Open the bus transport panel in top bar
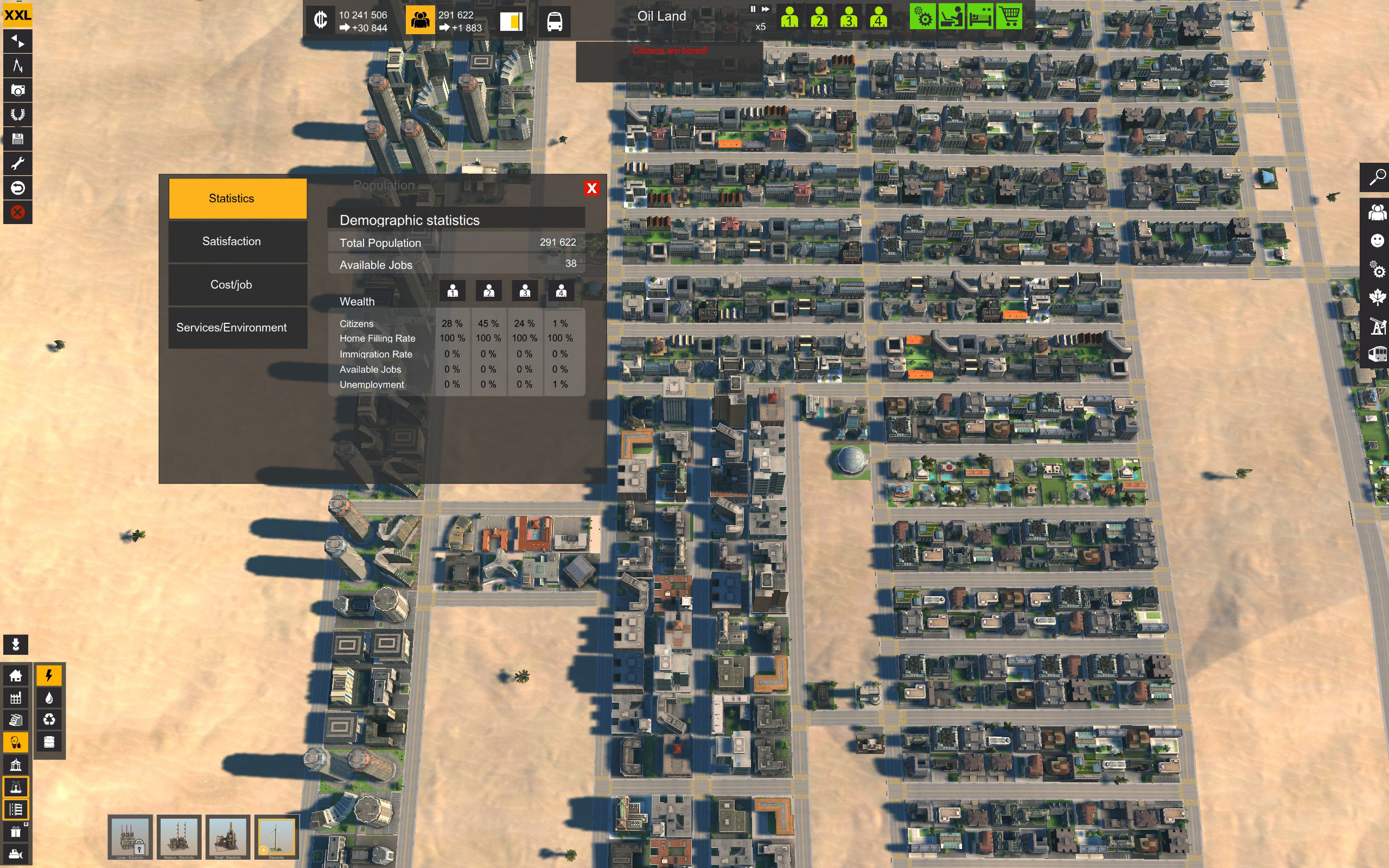 pos(555,22)
